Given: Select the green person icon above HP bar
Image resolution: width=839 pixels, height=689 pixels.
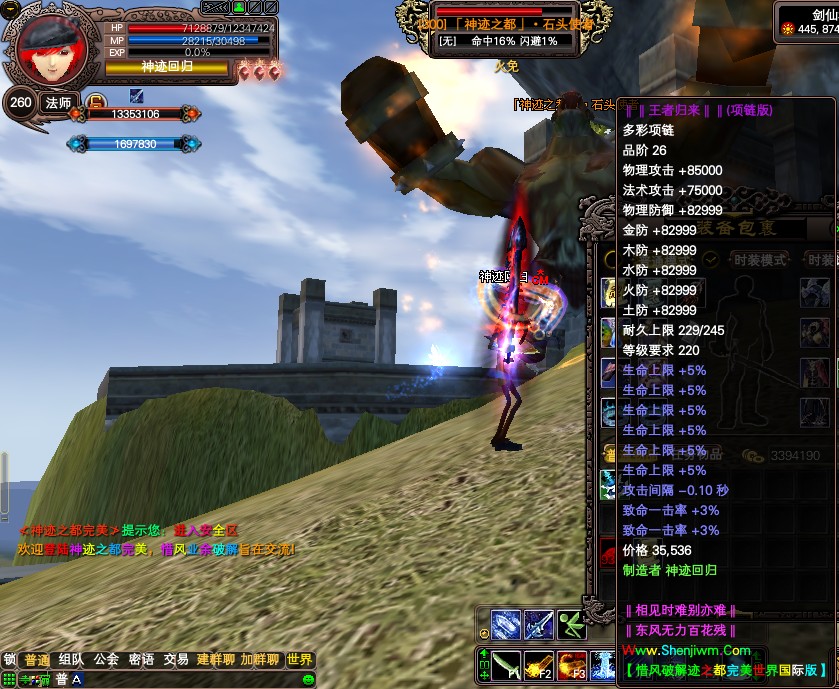Looking at the screenshot, I should point(239,8).
